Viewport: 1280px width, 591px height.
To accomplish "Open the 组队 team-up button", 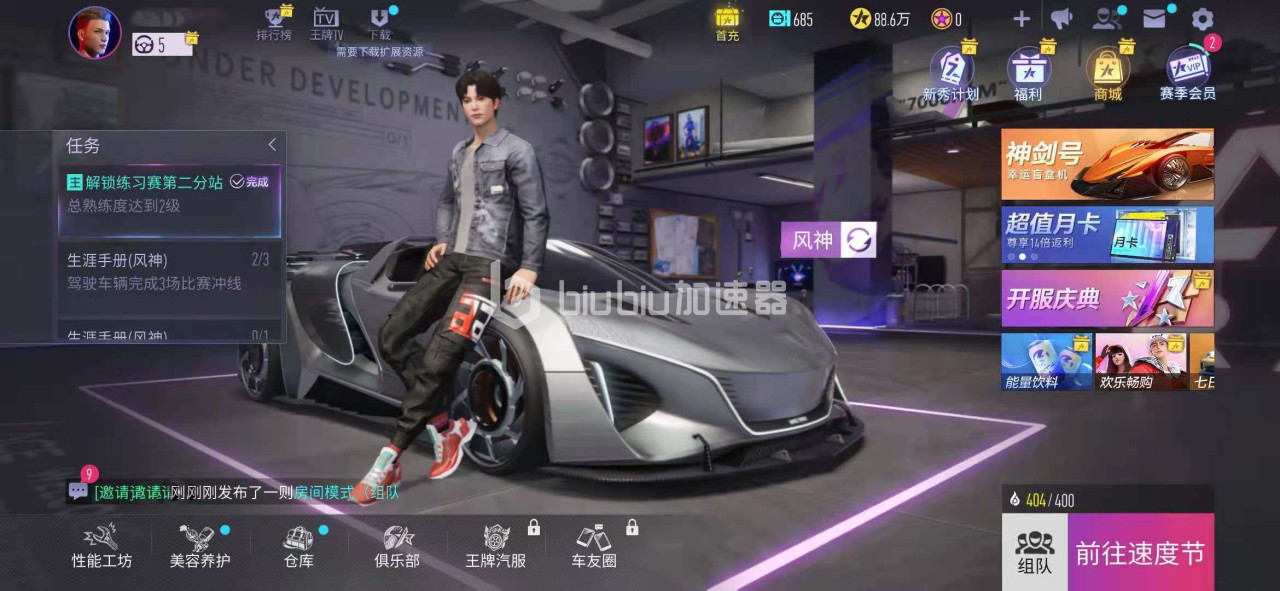I will 1034,553.
